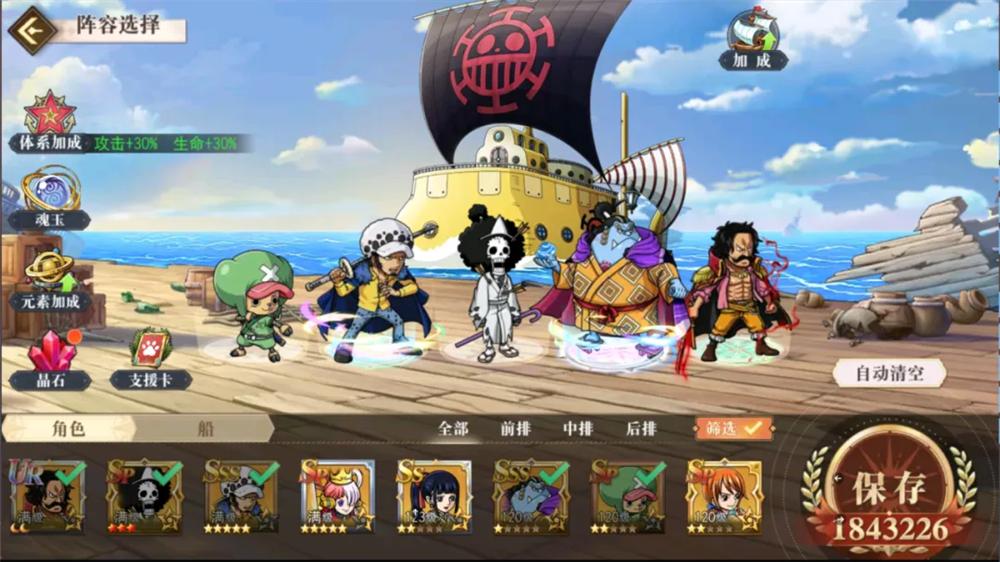The width and height of the screenshot is (1000, 562).
Task: Show 全部 all characters filter
Action: click(x=453, y=428)
